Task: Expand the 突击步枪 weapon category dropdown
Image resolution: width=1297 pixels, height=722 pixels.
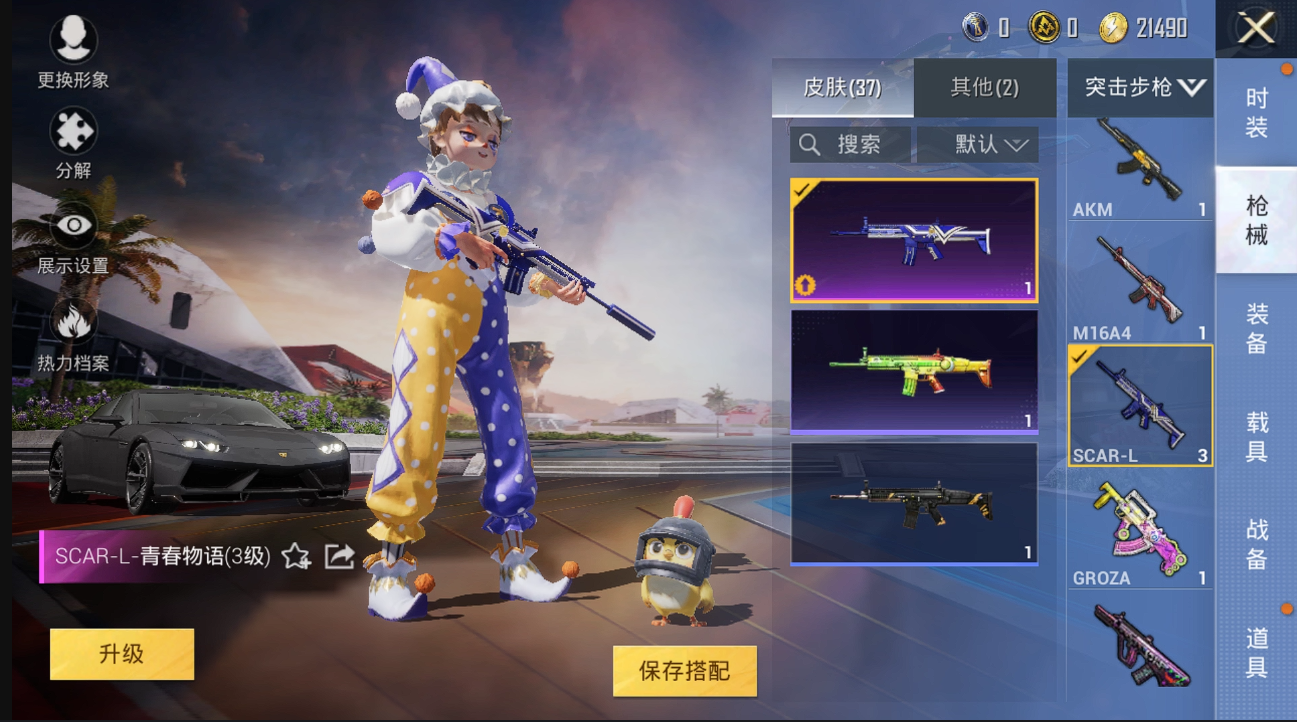Action: tap(1139, 88)
